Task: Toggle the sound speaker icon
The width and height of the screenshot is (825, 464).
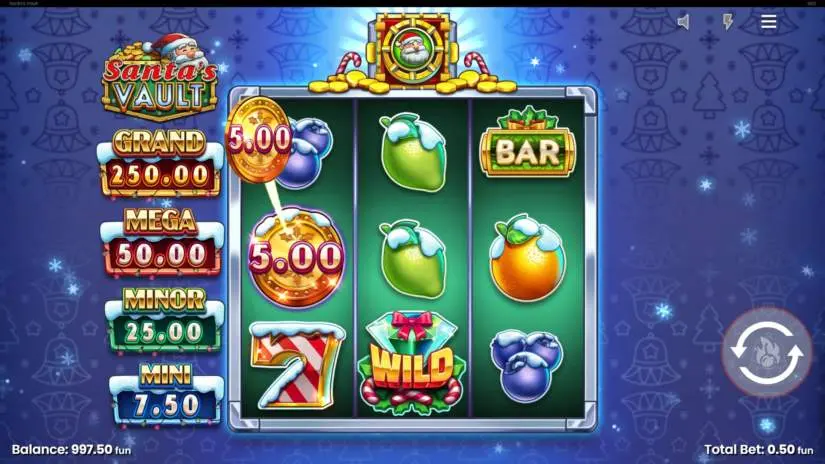Action: point(684,21)
